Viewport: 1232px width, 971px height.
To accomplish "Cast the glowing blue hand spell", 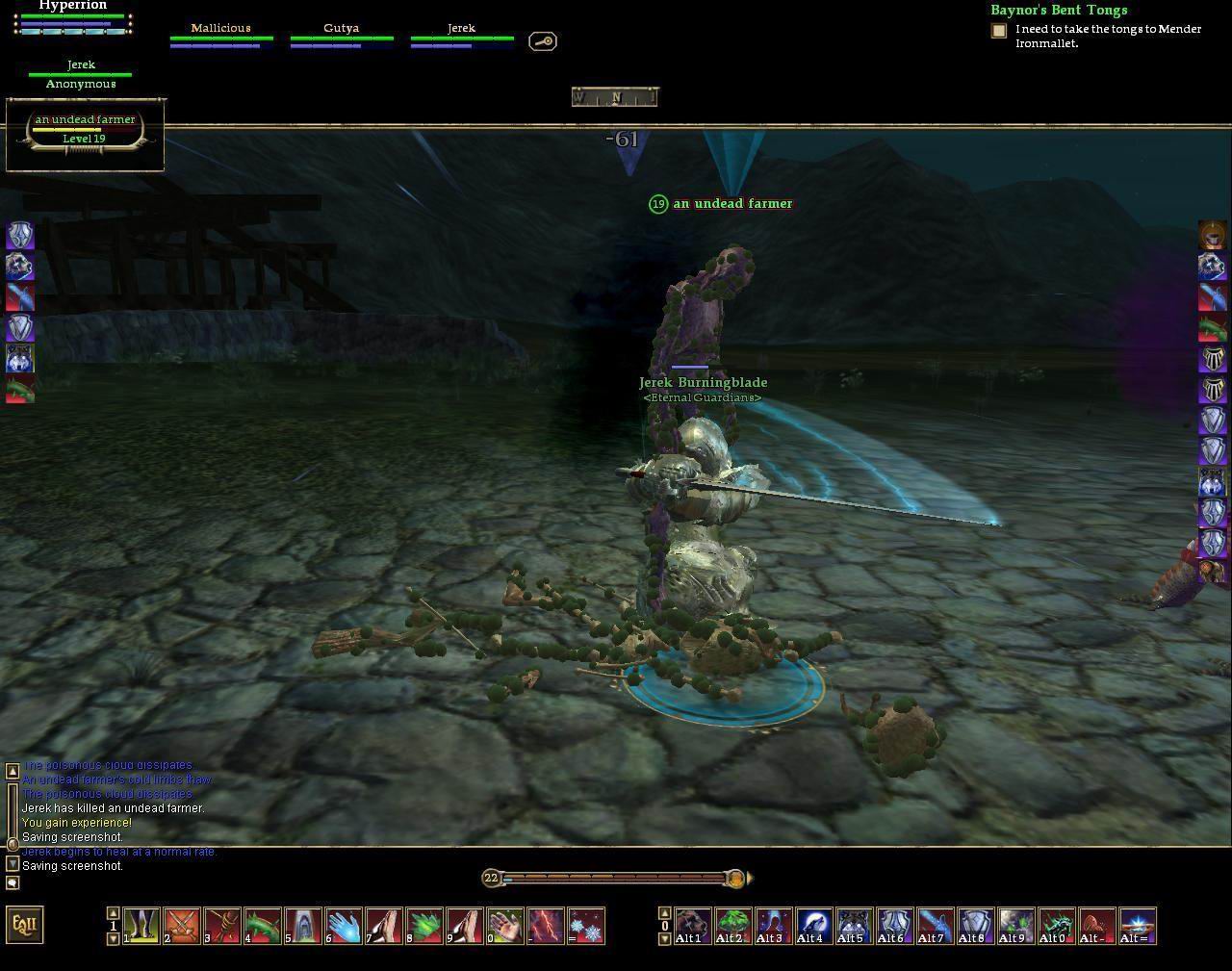I will (344, 926).
